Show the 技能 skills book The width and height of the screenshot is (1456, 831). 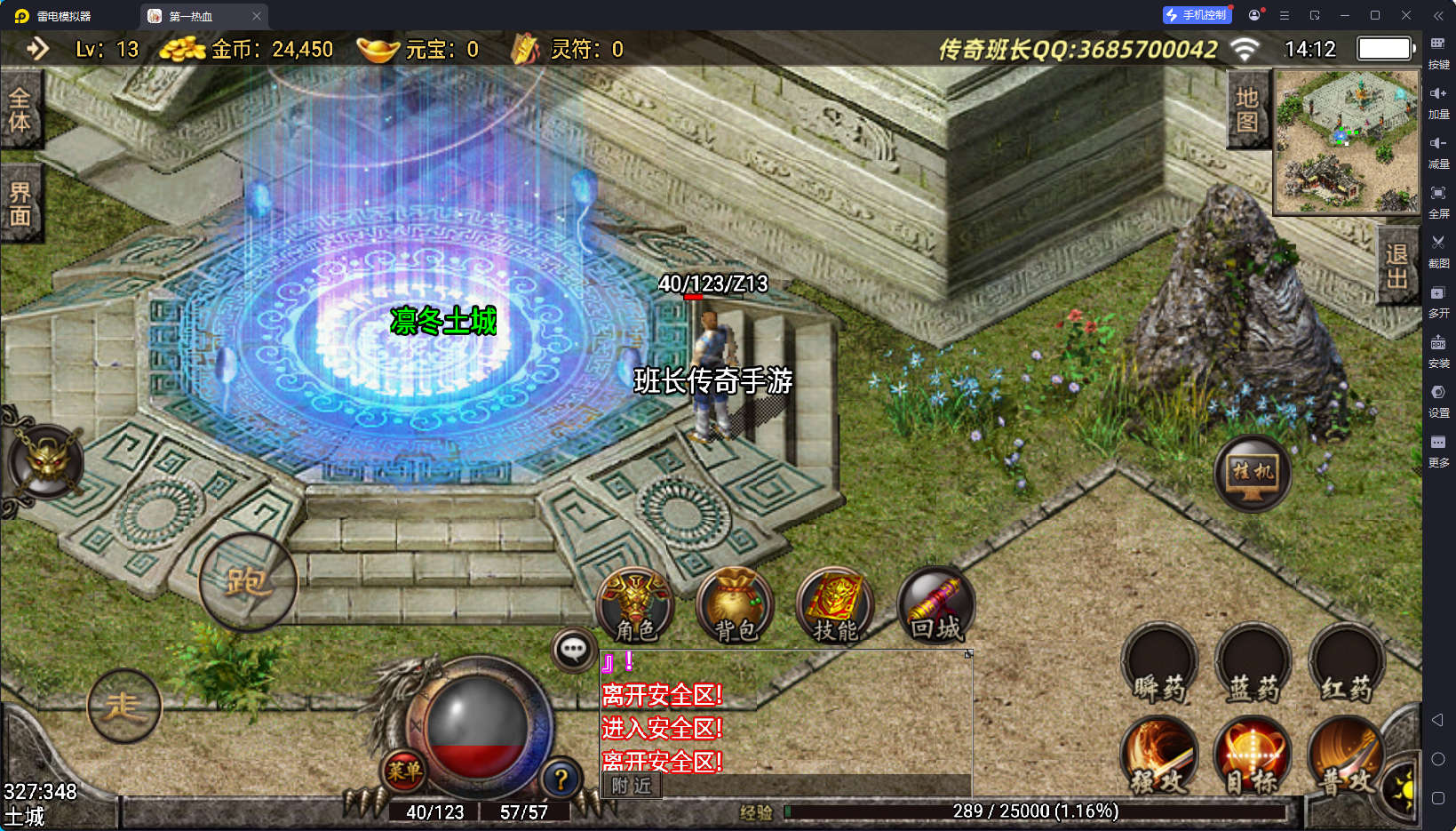835,606
